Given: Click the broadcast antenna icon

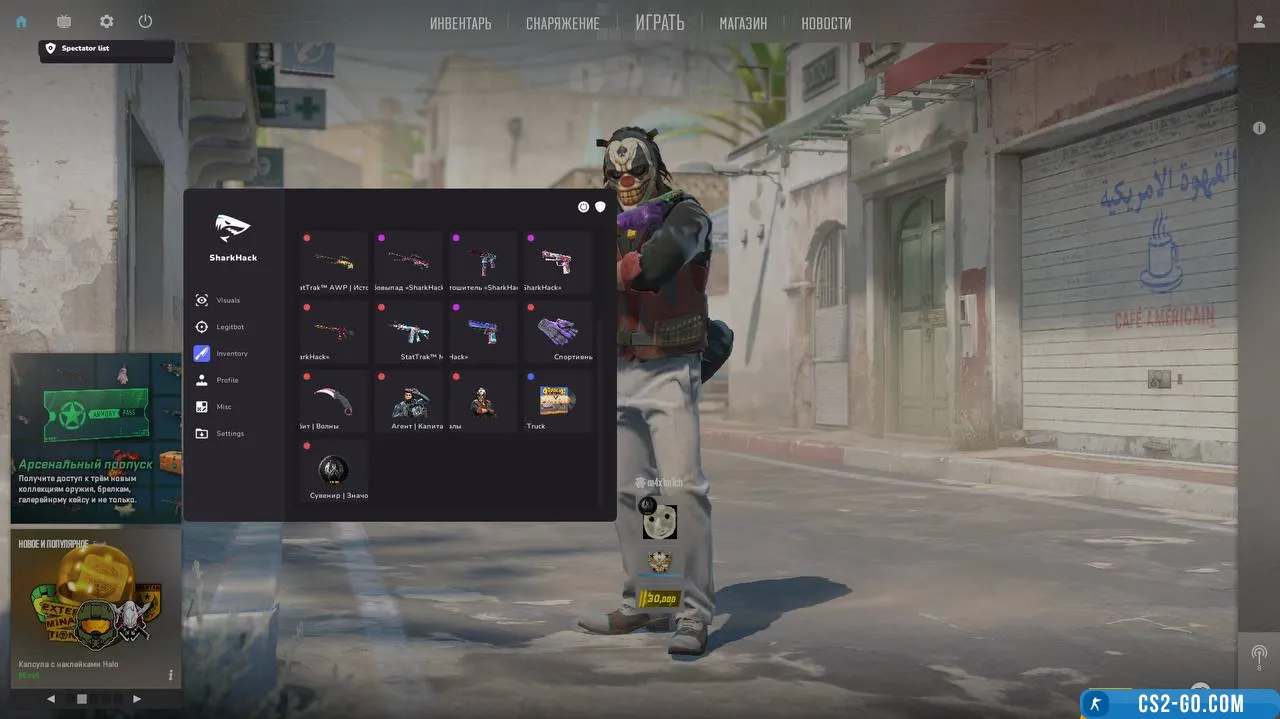Looking at the screenshot, I should [1259, 657].
